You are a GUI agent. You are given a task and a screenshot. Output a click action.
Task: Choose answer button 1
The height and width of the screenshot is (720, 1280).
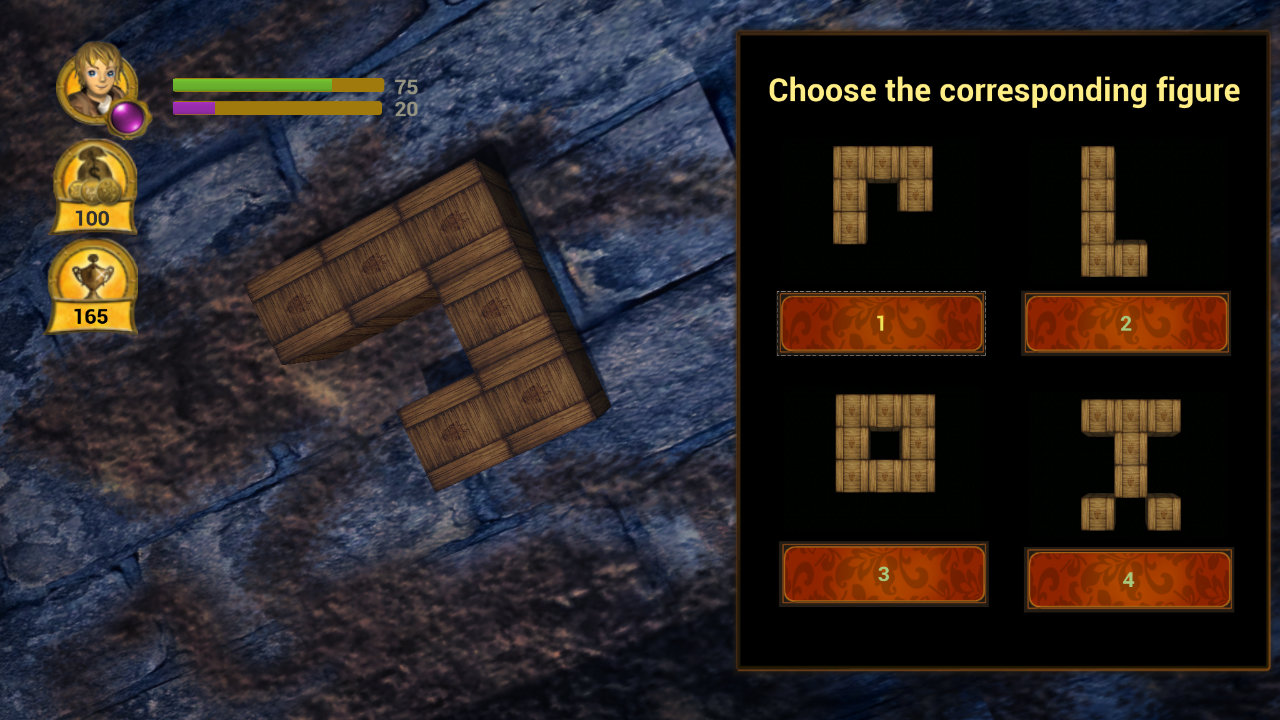880,323
